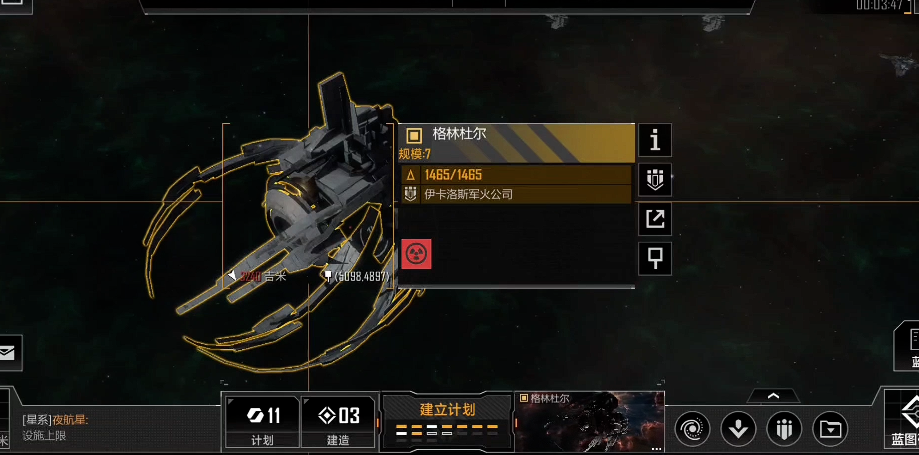The image size is (919, 455).
Task: Open the share/export arrow button
Action: 655,219
